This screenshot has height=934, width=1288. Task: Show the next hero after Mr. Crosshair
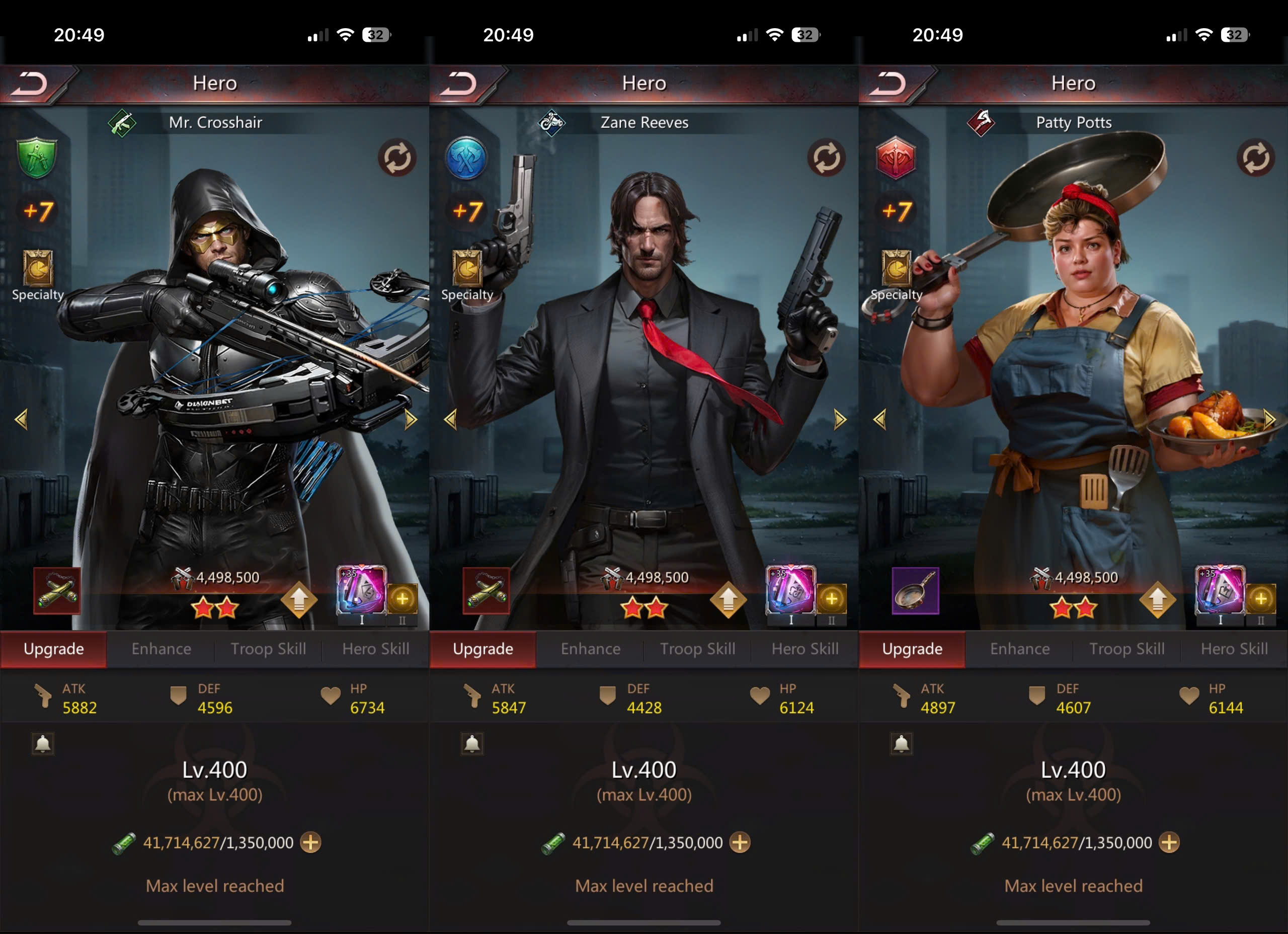[x=411, y=420]
